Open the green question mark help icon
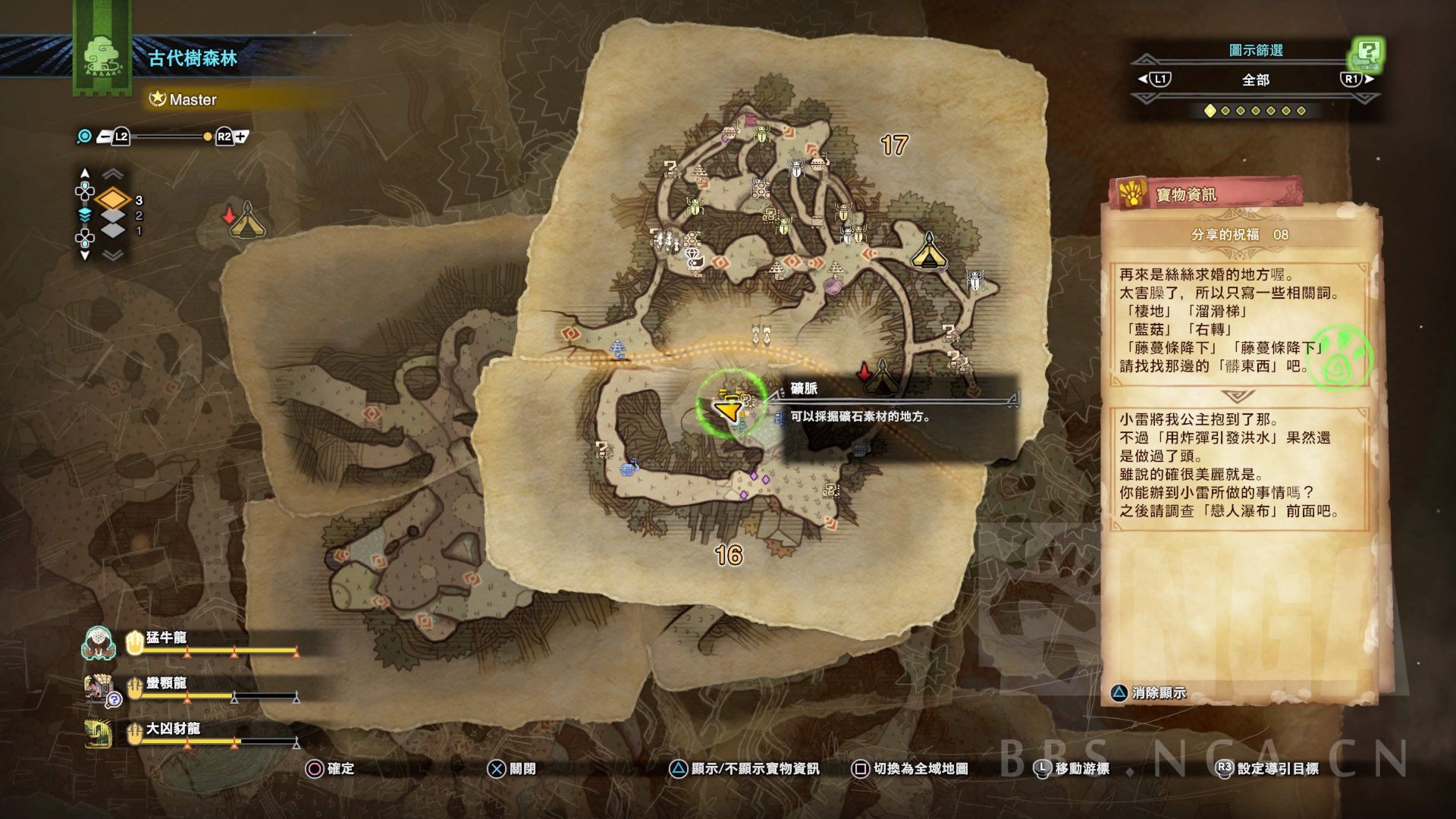Viewport: 1456px width, 819px height. (x=1368, y=52)
